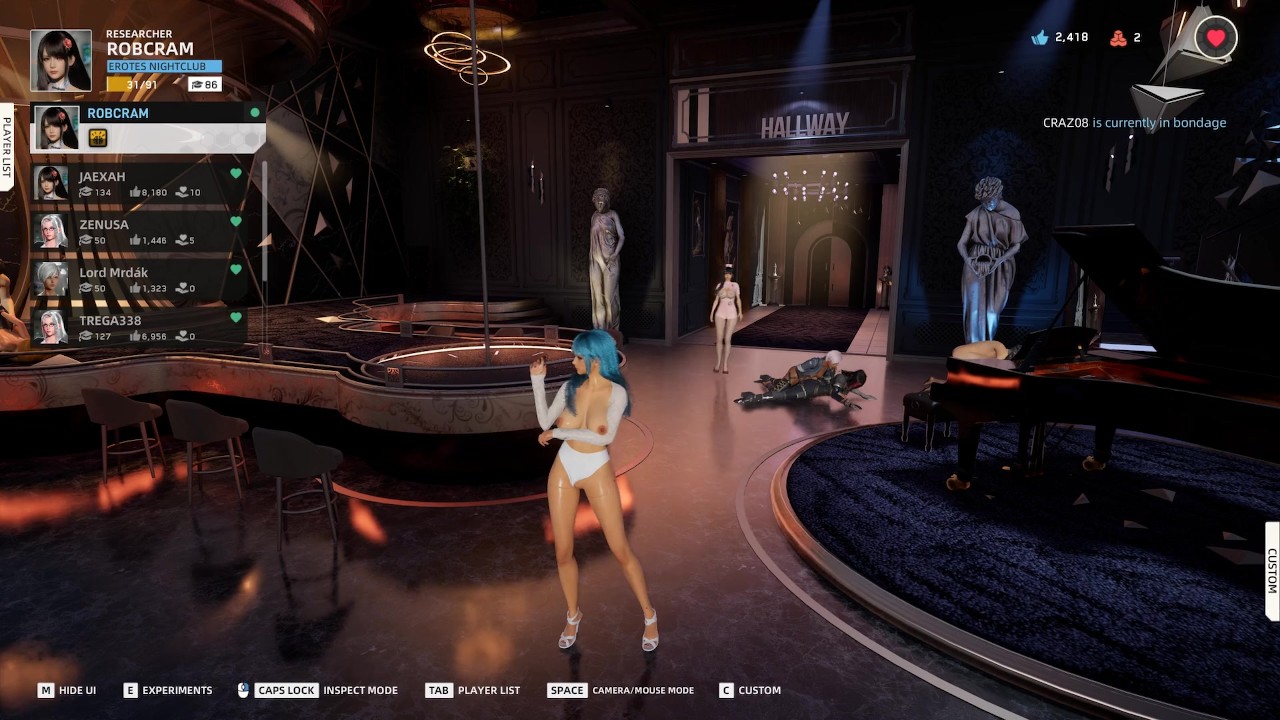Click the green heart beside TREGA338
The height and width of the screenshot is (720, 1280).
(236, 318)
